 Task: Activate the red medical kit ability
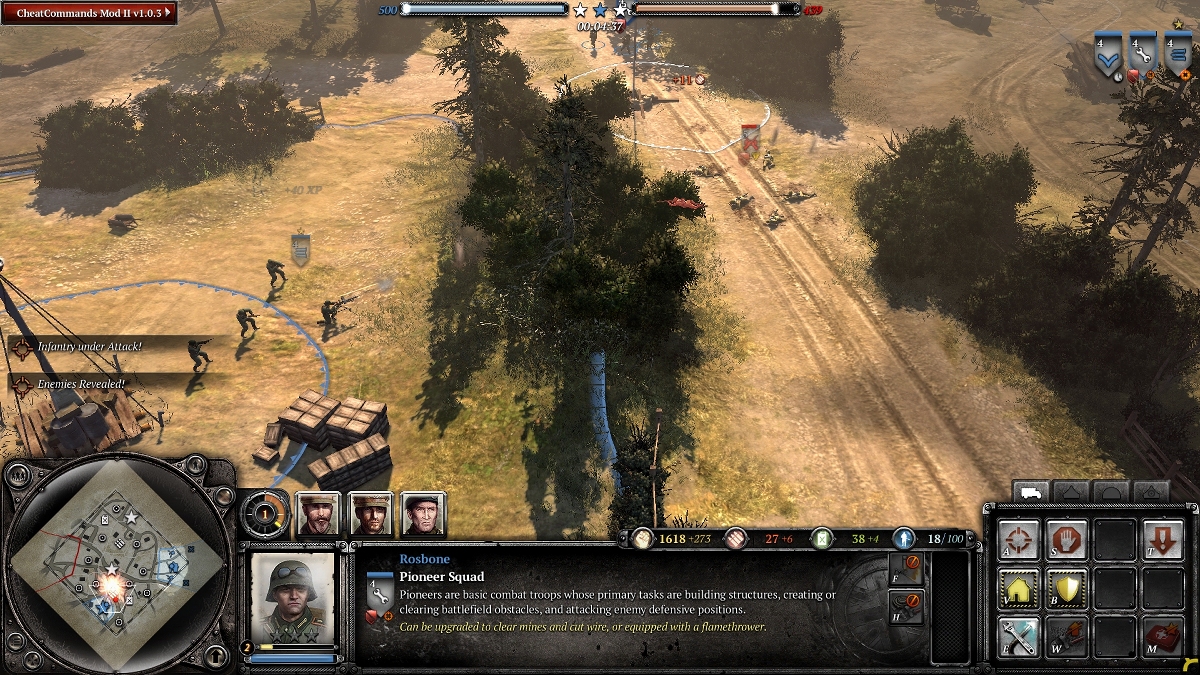(x=1162, y=637)
